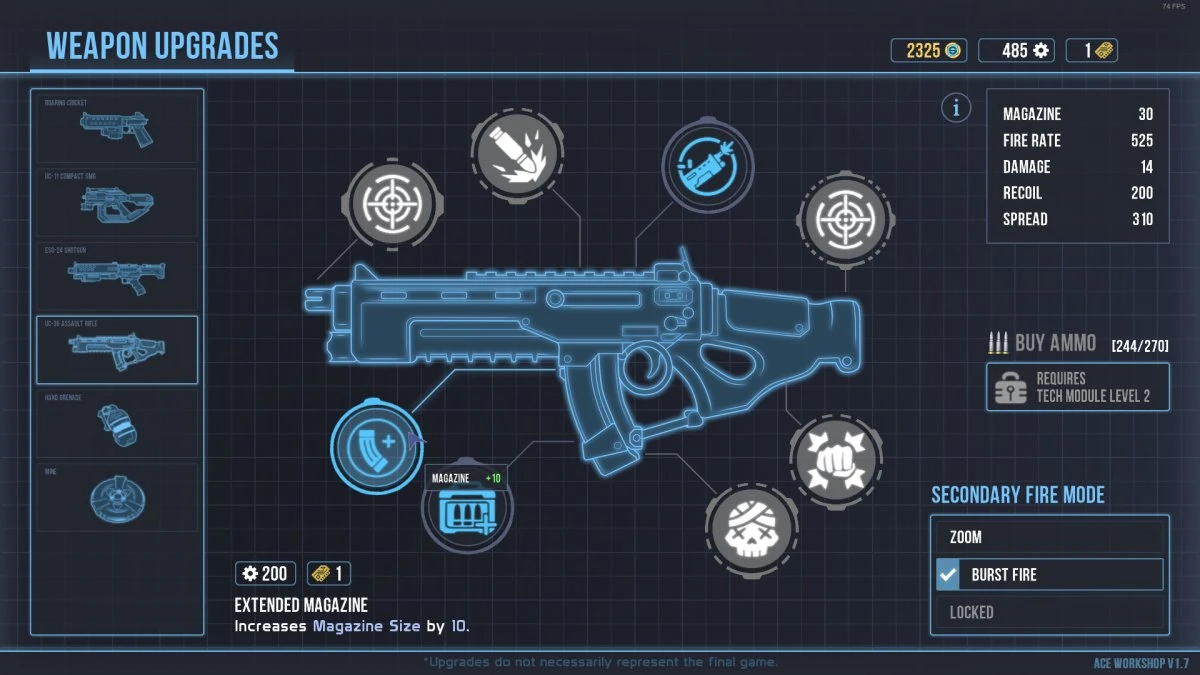Select the Mine weapon entry
This screenshot has width=1200, height=675.
pyautogui.click(x=117, y=496)
